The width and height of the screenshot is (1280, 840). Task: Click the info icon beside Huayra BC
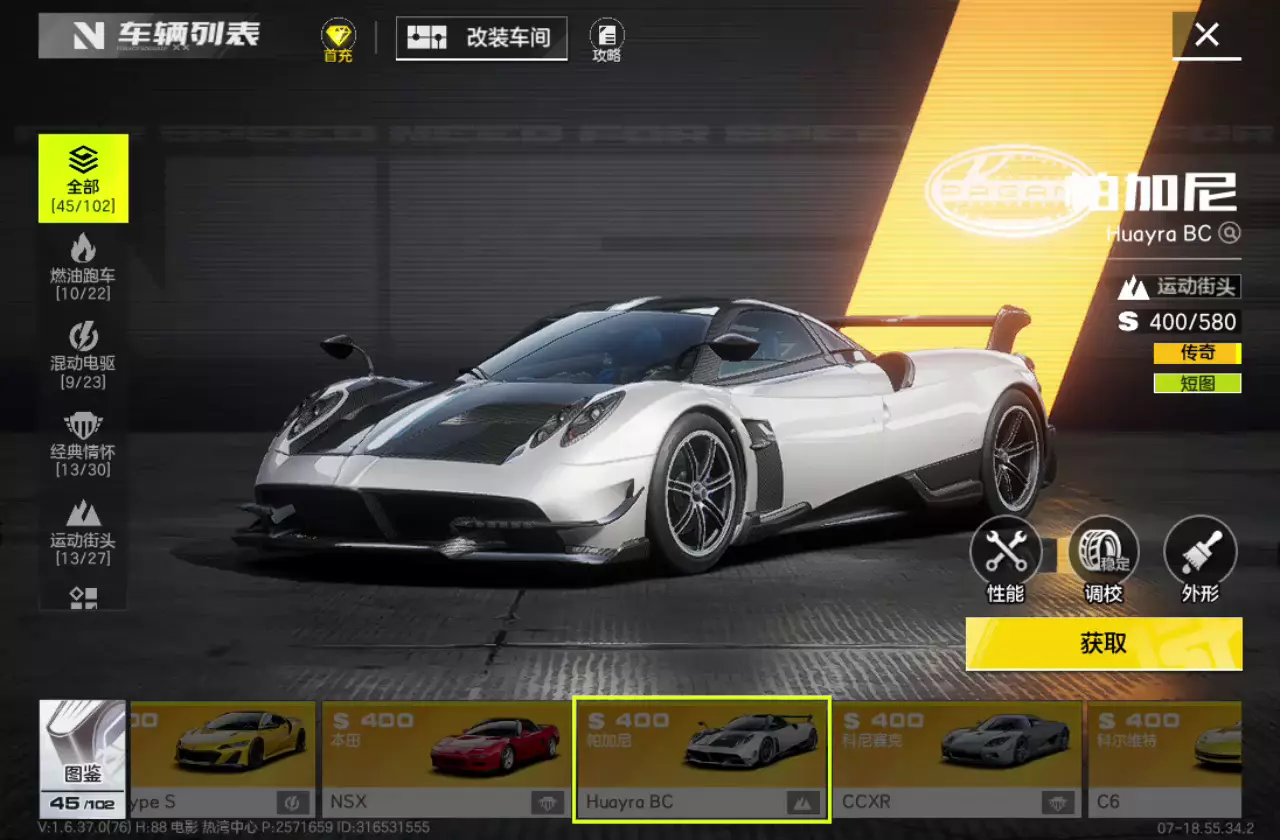click(x=1230, y=233)
